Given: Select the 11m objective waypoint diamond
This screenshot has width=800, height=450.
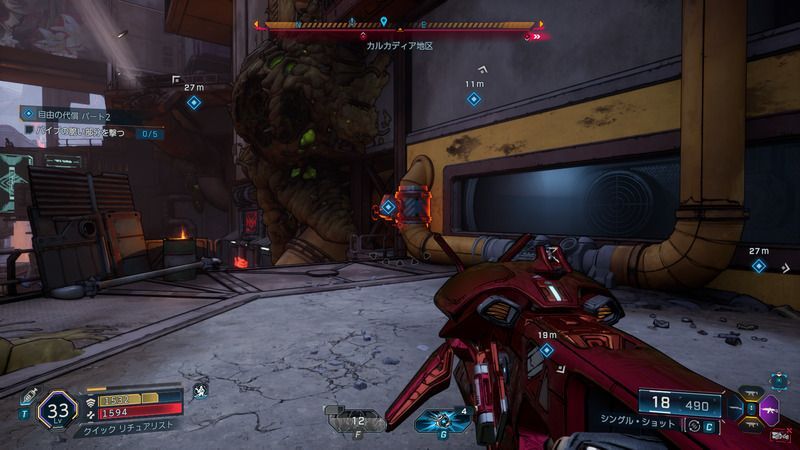Looking at the screenshot, I should point(475,99).
